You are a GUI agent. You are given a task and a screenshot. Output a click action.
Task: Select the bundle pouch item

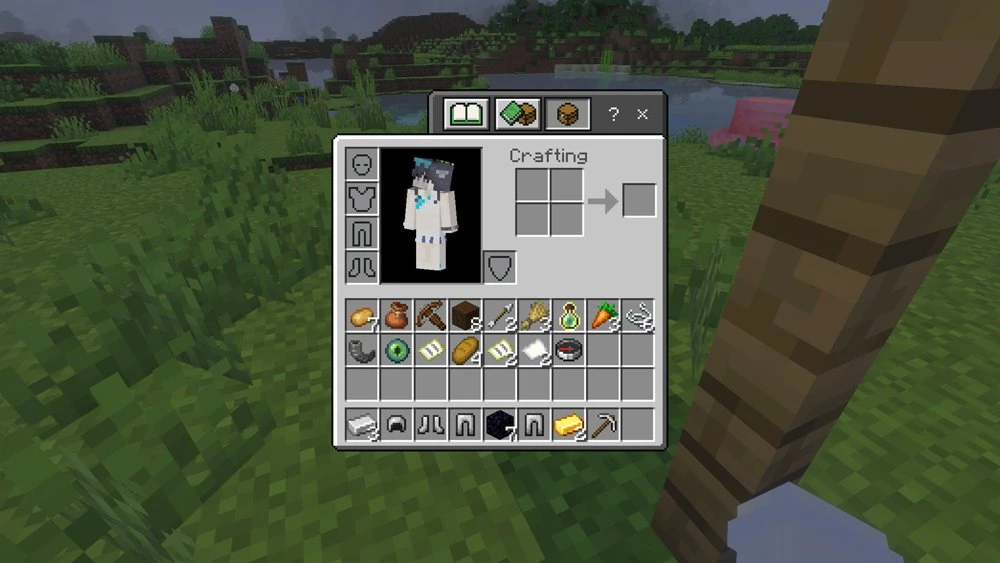pos(396,317)
